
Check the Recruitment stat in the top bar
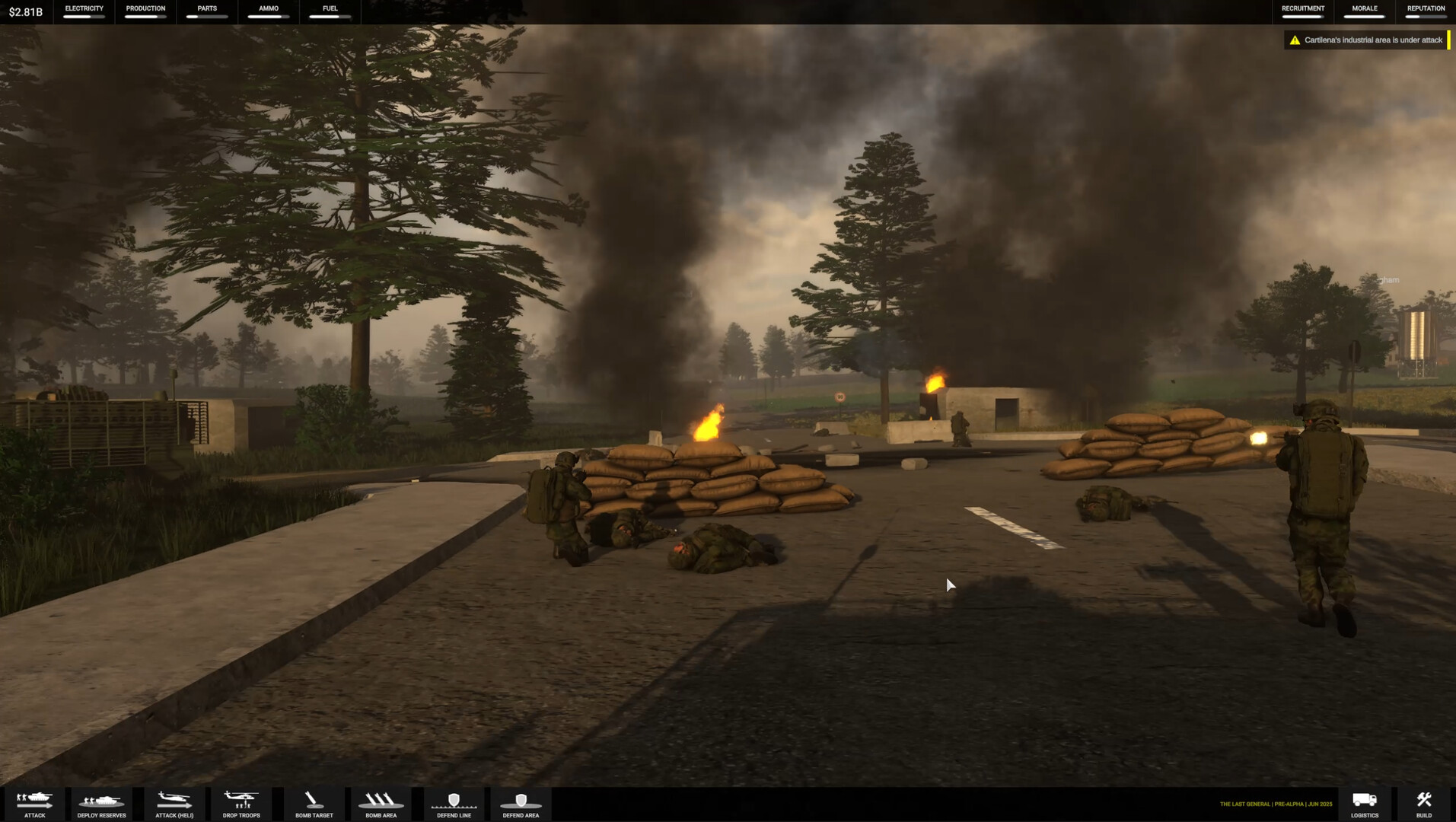pos(1301,10)
